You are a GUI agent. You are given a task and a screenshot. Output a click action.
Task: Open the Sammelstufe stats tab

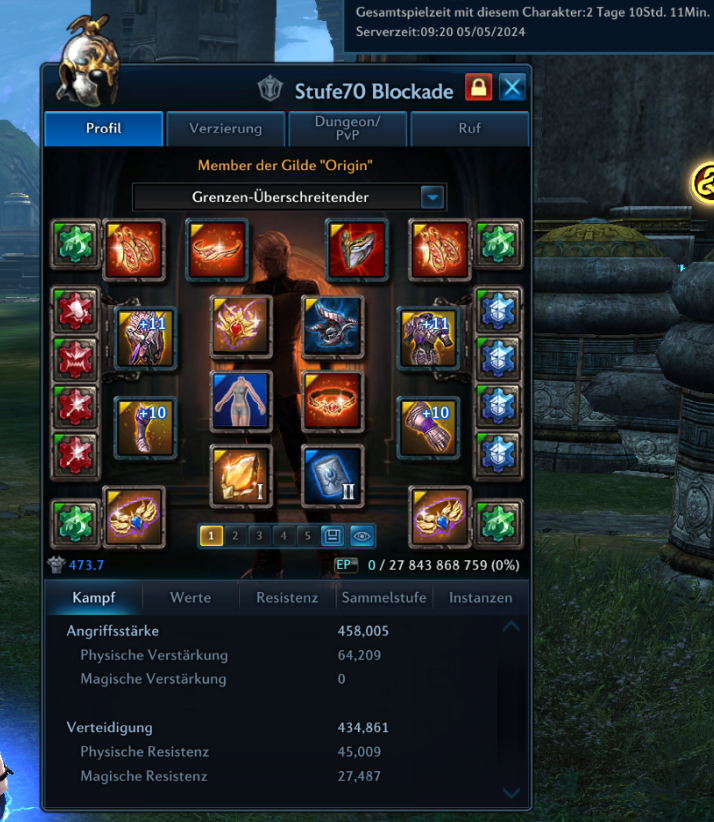click(384, 598)
